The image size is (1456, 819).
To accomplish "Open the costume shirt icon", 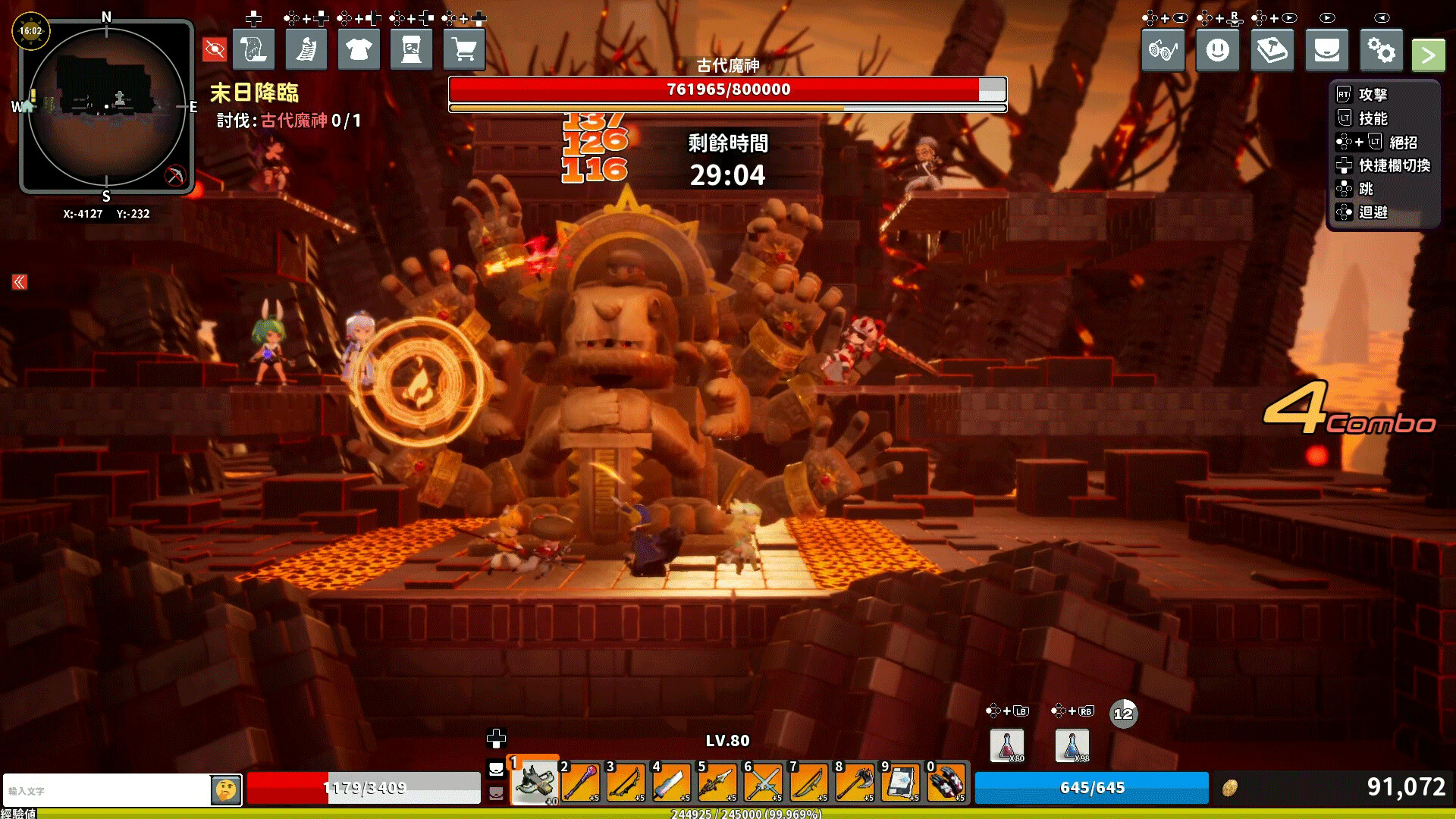I will 358,49.
